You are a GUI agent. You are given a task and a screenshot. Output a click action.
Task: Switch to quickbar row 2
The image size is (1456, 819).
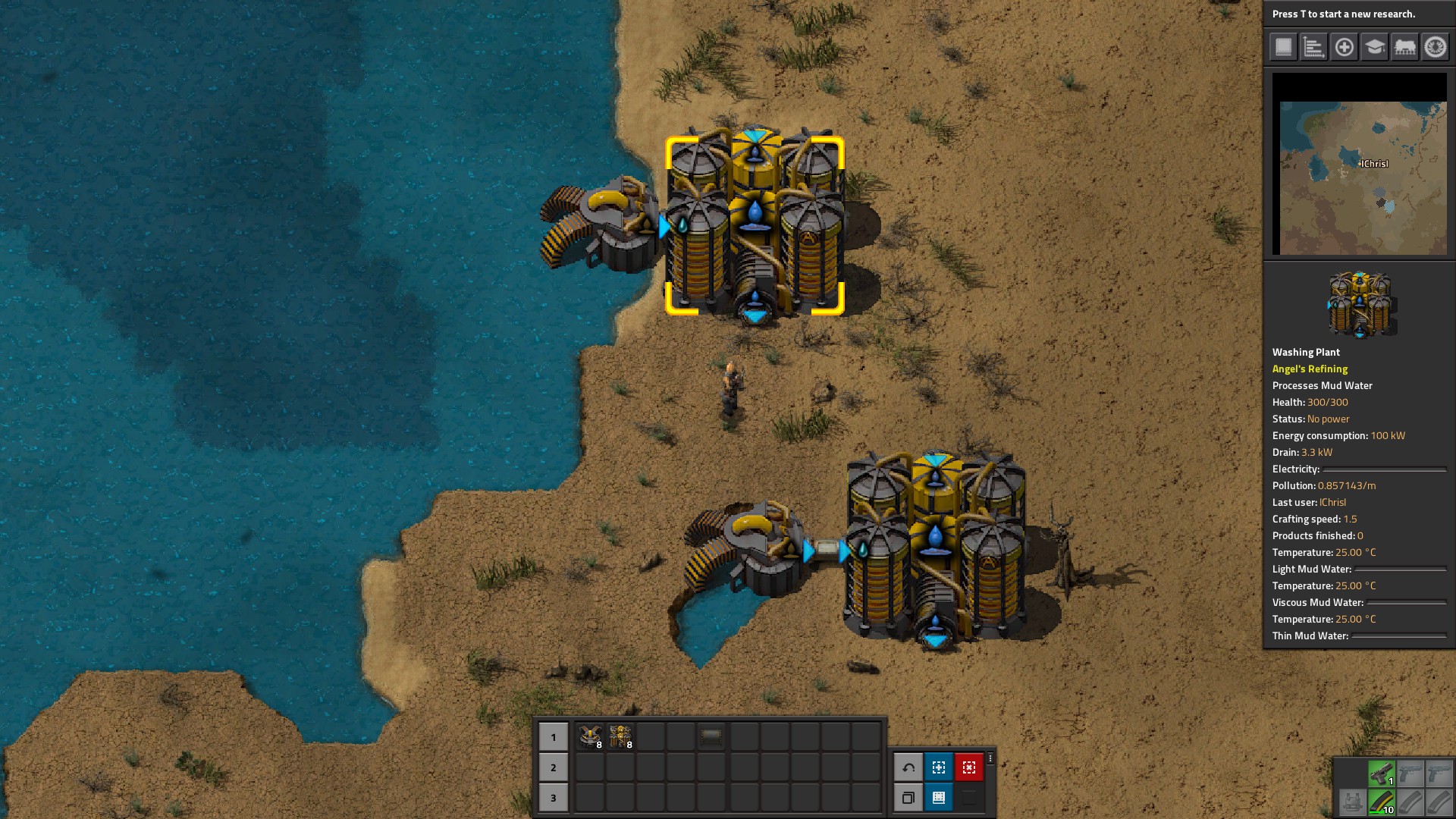[553, 767]
